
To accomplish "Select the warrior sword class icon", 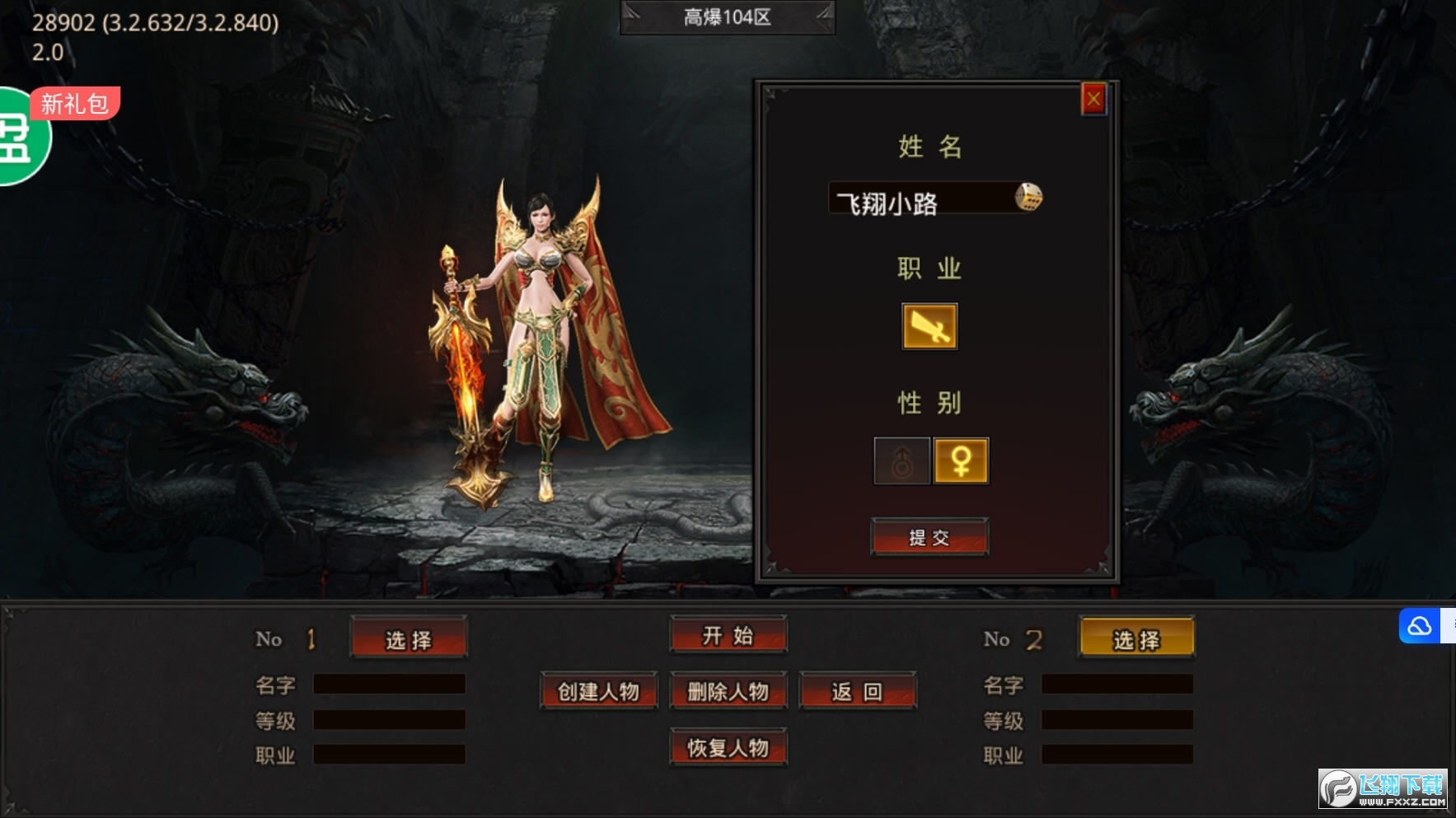I will (x=929, y=327).
